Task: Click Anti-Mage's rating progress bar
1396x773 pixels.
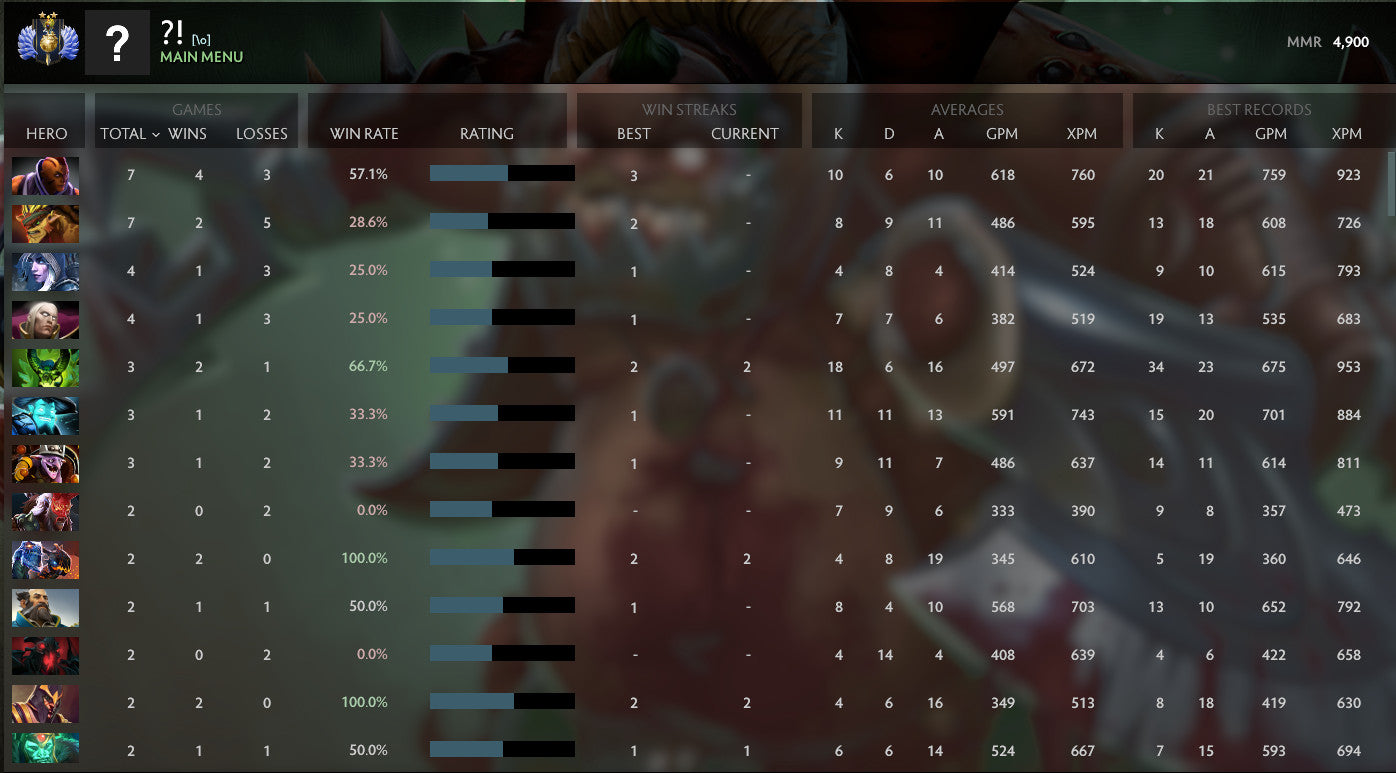Action: click(501, 173)
